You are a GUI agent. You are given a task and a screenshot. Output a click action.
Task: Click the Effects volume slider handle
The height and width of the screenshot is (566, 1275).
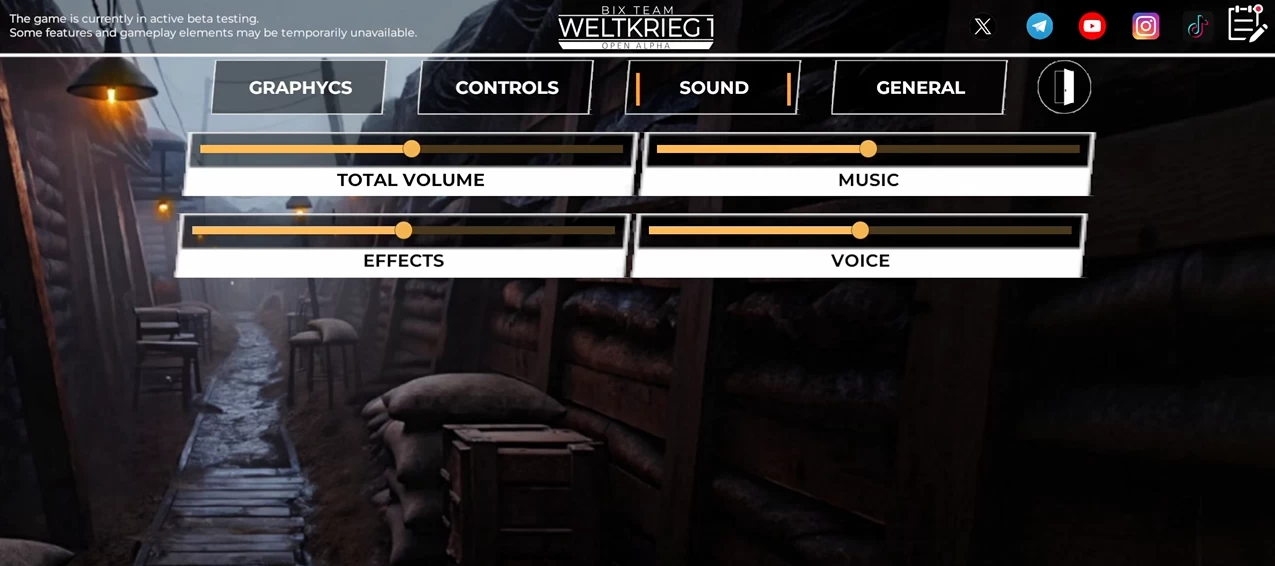[403, 230]
